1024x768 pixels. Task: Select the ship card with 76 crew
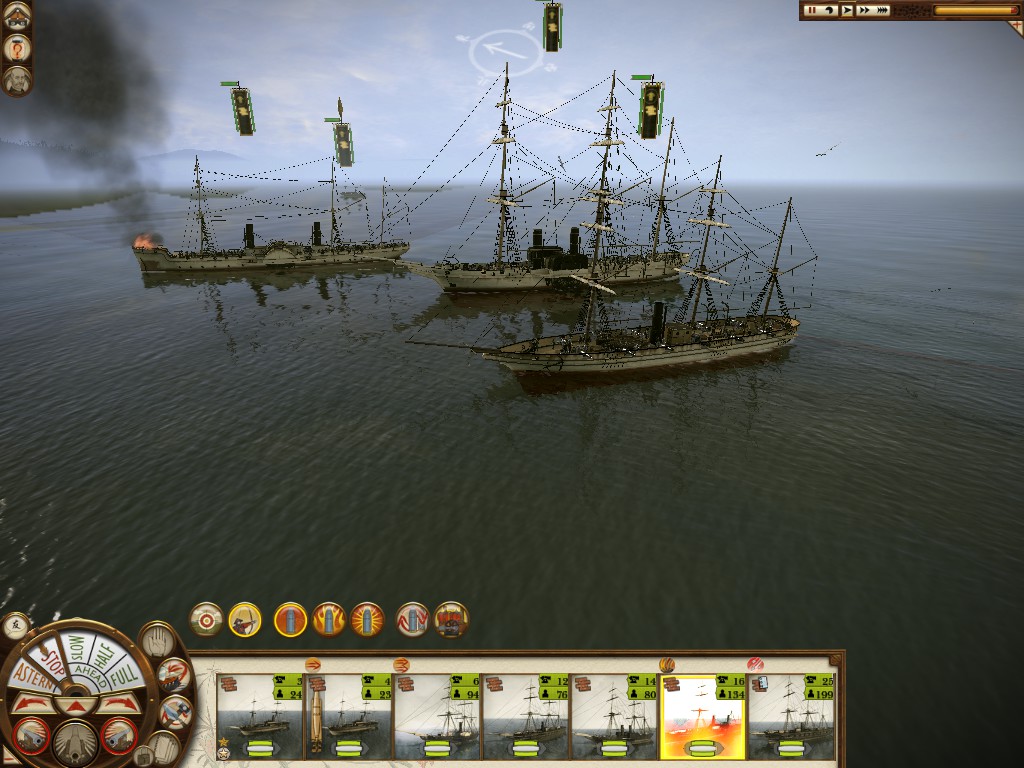point(526,716)
